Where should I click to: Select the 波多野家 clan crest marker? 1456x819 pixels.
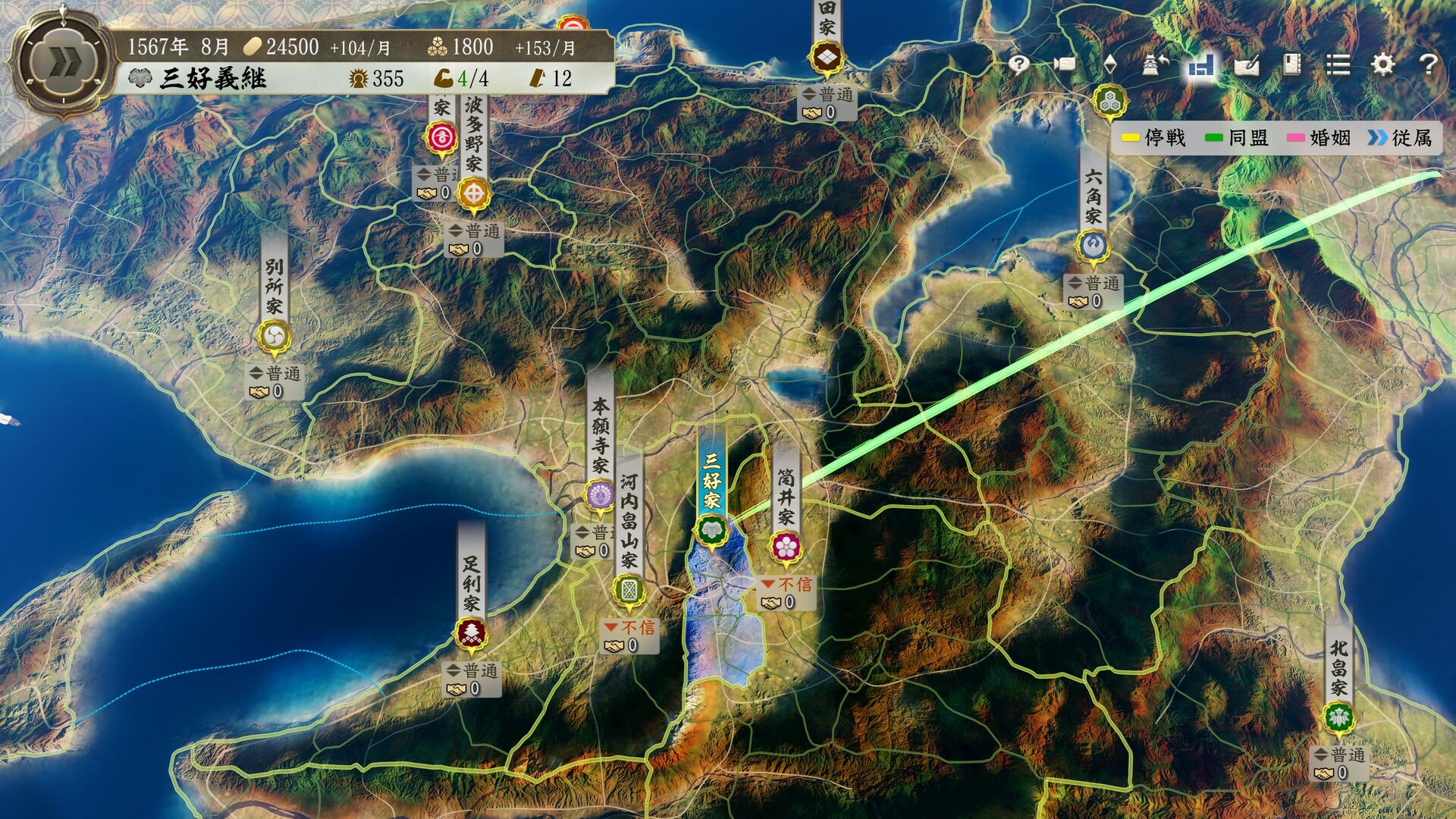tap(474, 193)
